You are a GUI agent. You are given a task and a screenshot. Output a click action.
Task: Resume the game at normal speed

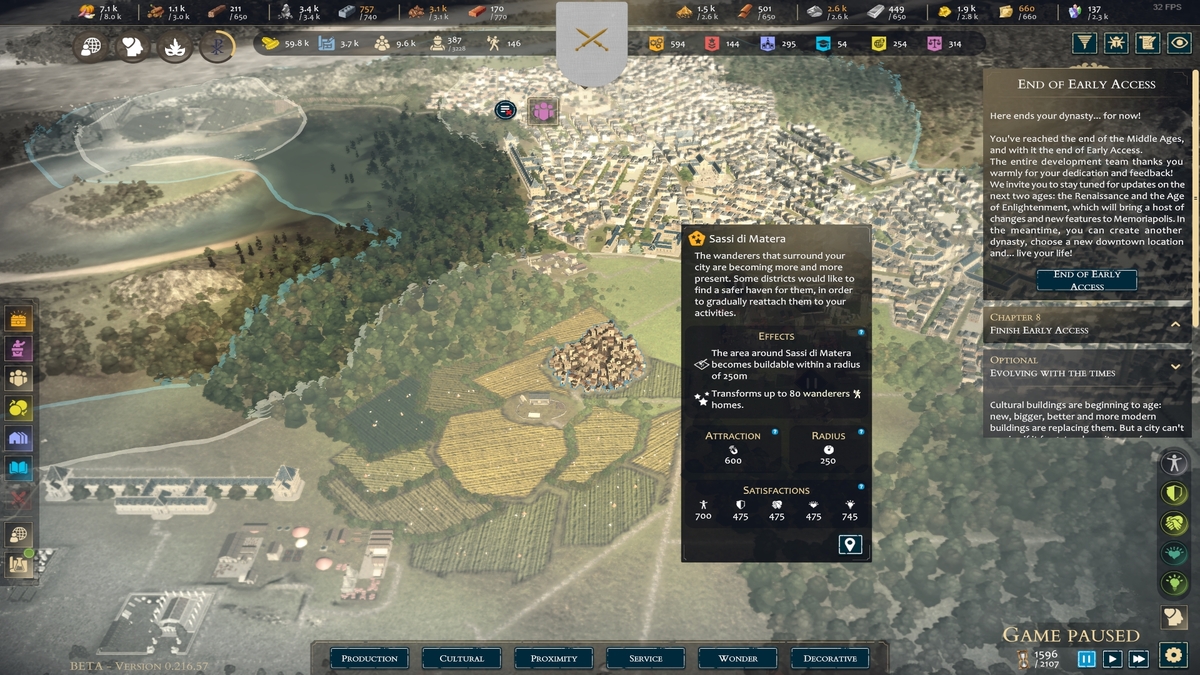tap(1112, 659)
